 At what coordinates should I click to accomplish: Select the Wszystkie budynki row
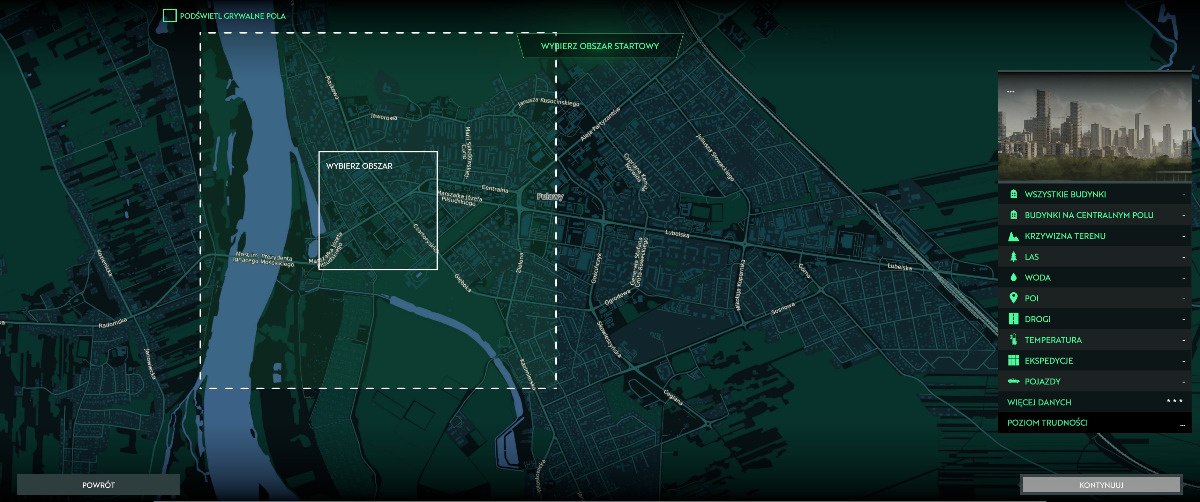[x=1095, y=194]
